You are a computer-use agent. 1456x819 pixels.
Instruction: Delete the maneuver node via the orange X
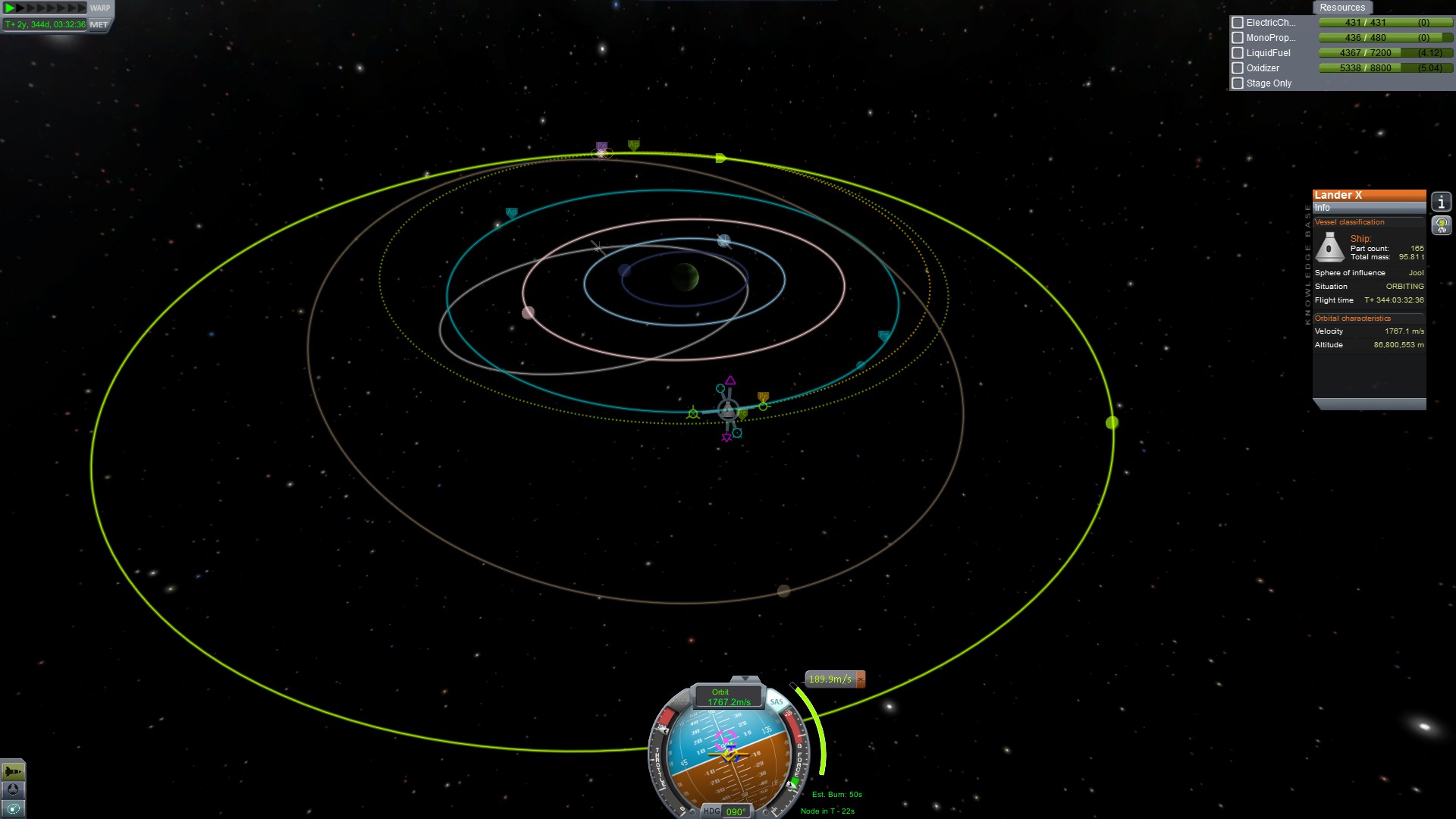point(861,679)
